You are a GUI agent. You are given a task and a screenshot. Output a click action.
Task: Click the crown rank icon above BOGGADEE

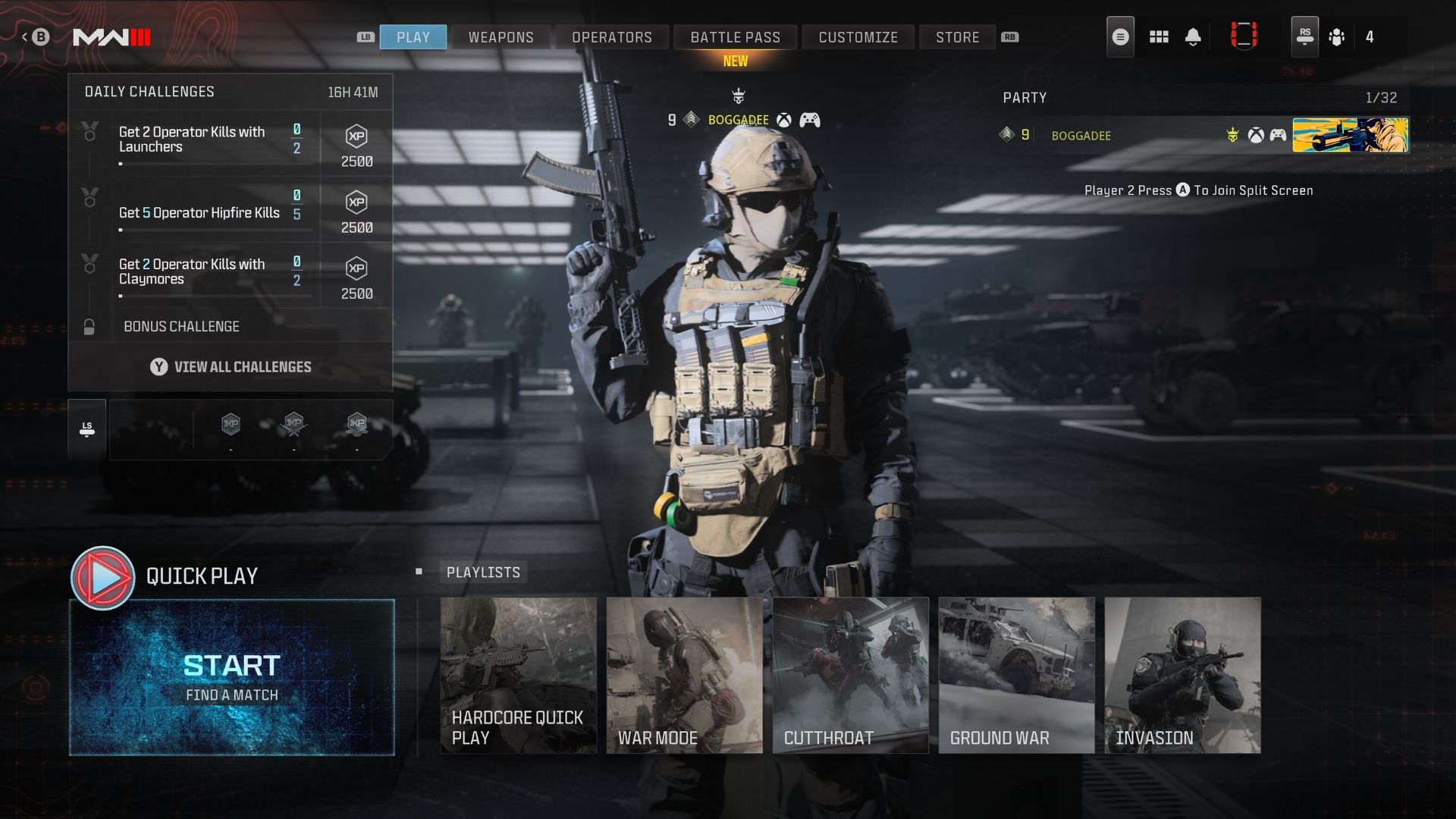point(737,94)
